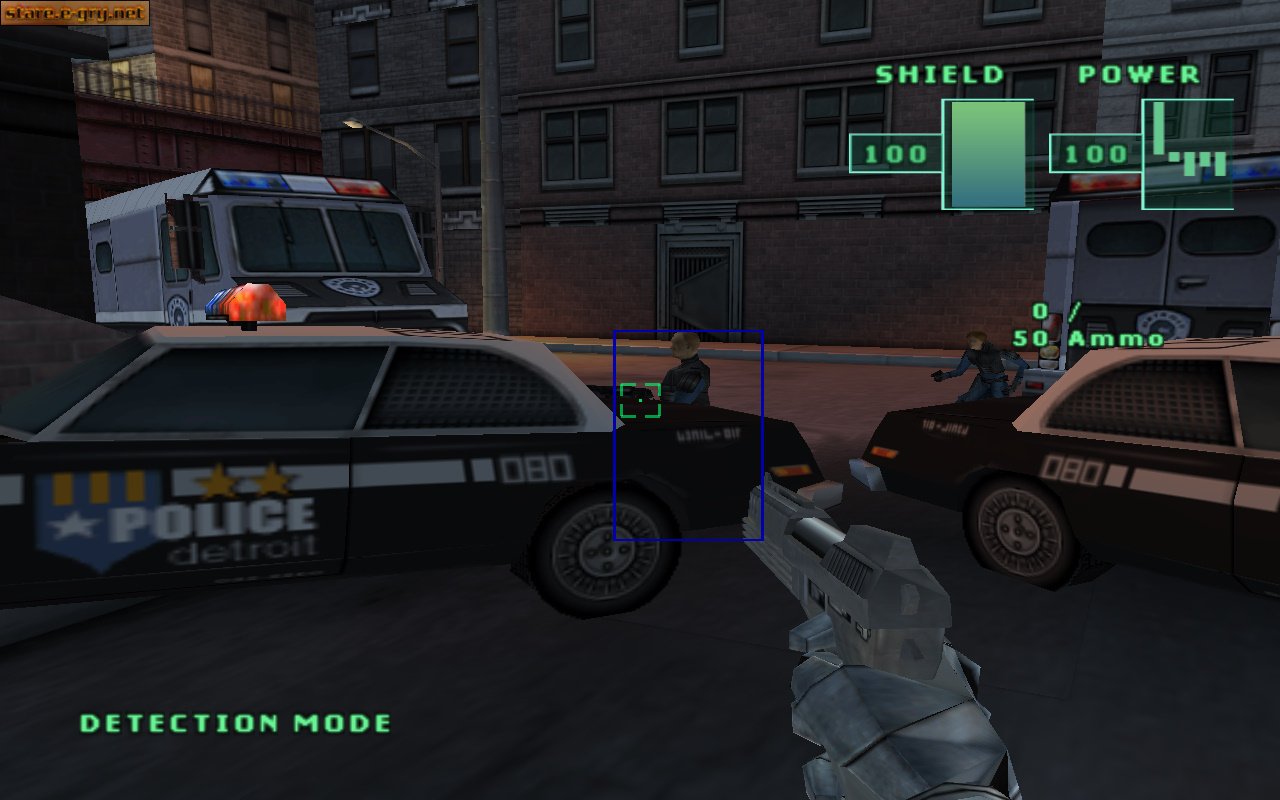This screenshot has height=800, width=1280.
Task: Select the POWER heading label
Action: (1138, 73)
